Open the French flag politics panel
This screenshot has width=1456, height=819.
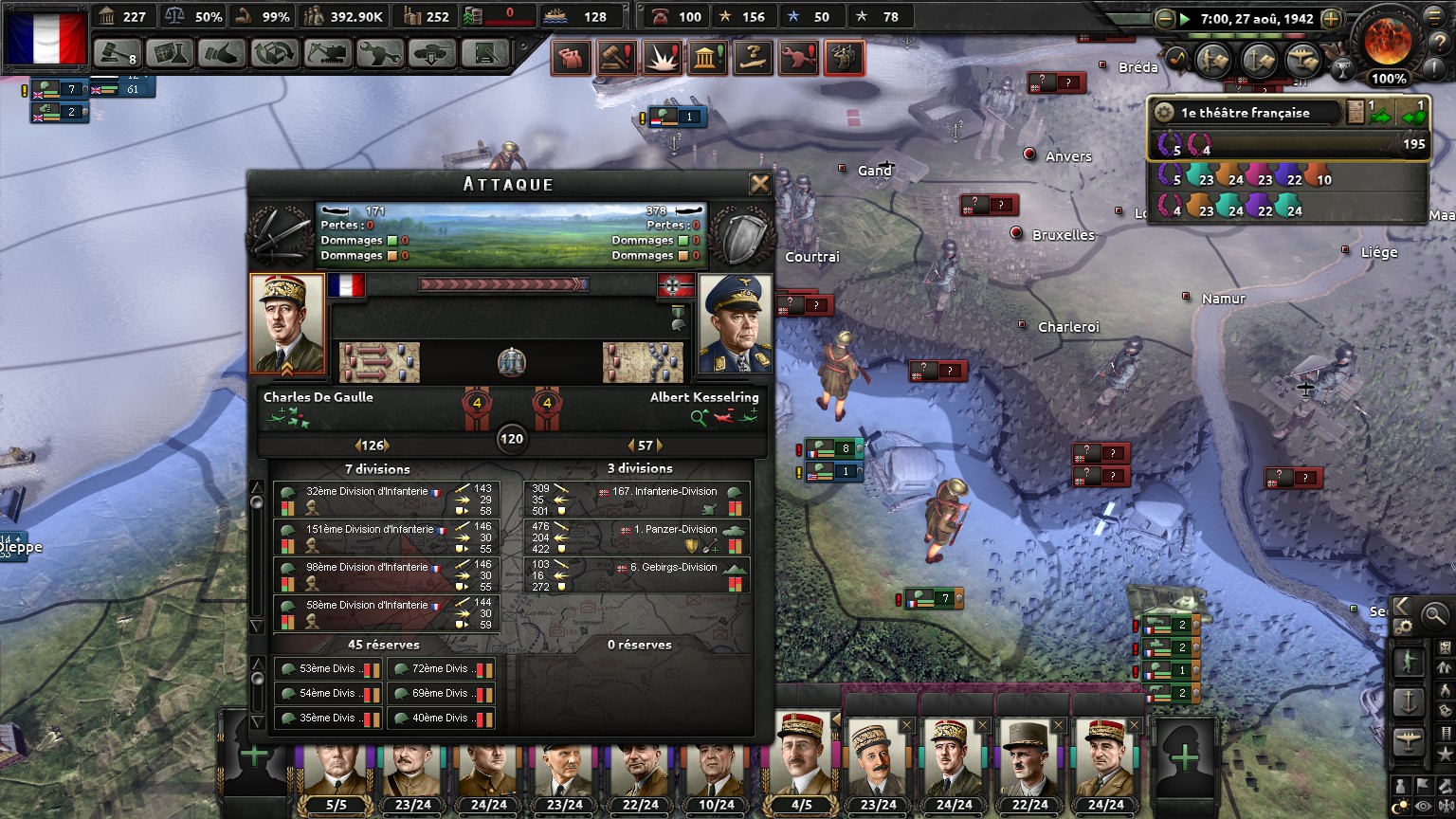(x=45, y=36)
